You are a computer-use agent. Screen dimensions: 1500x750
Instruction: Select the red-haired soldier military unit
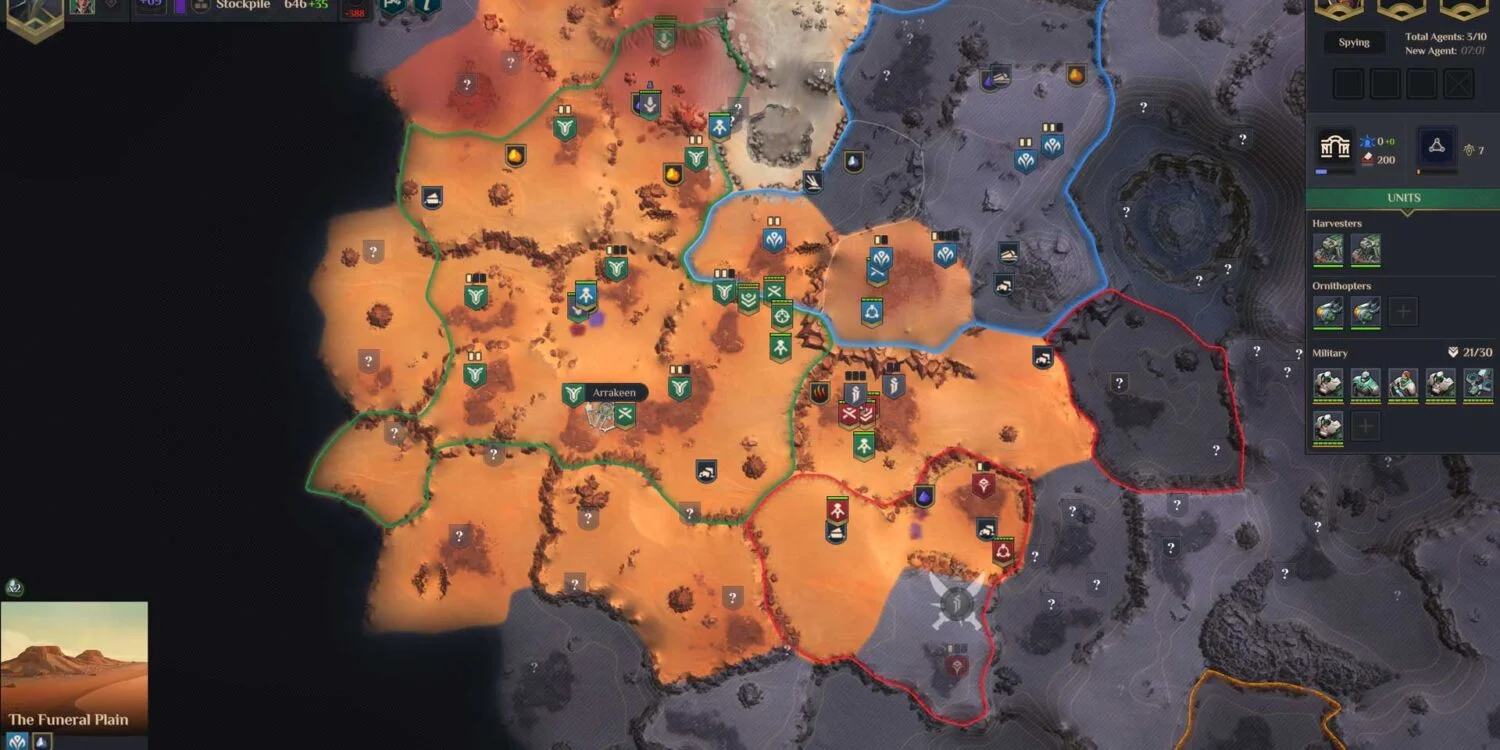(x=1403, y=383)
